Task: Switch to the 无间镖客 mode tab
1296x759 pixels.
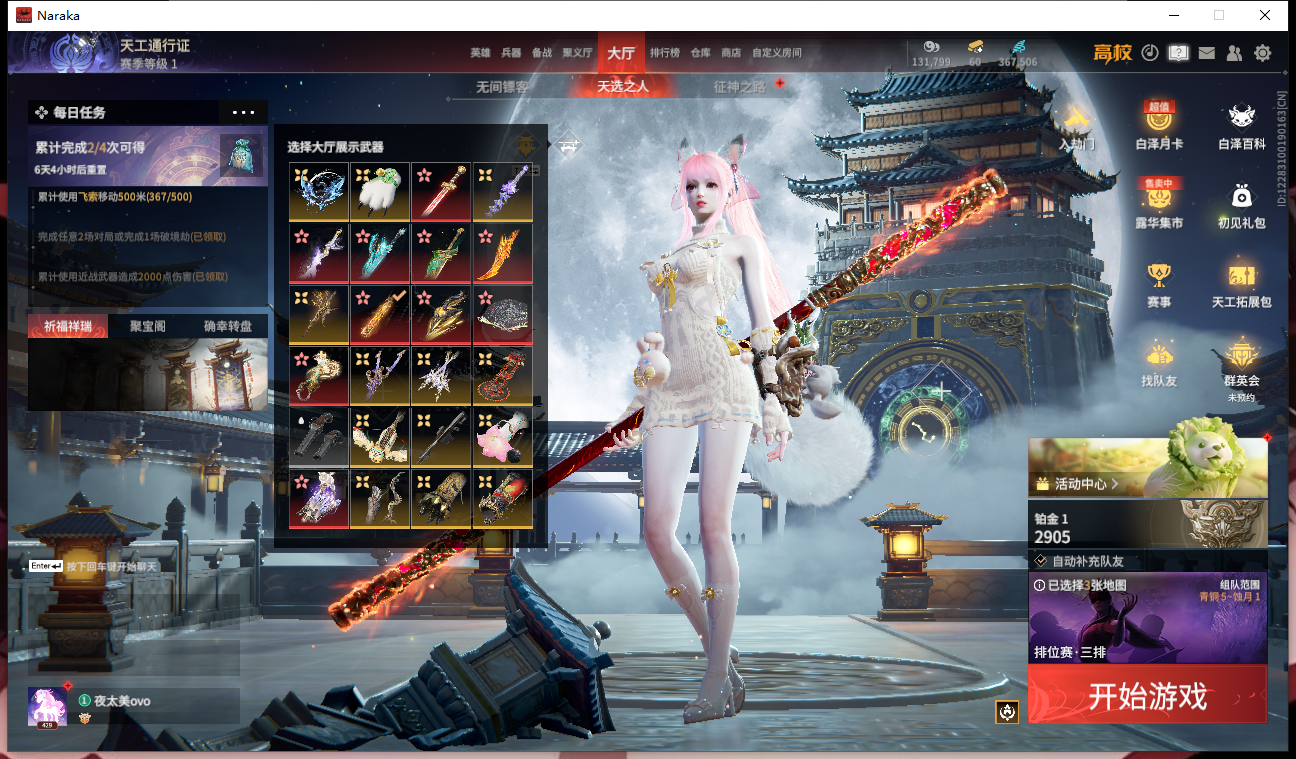Action: [x=502, y=87]
